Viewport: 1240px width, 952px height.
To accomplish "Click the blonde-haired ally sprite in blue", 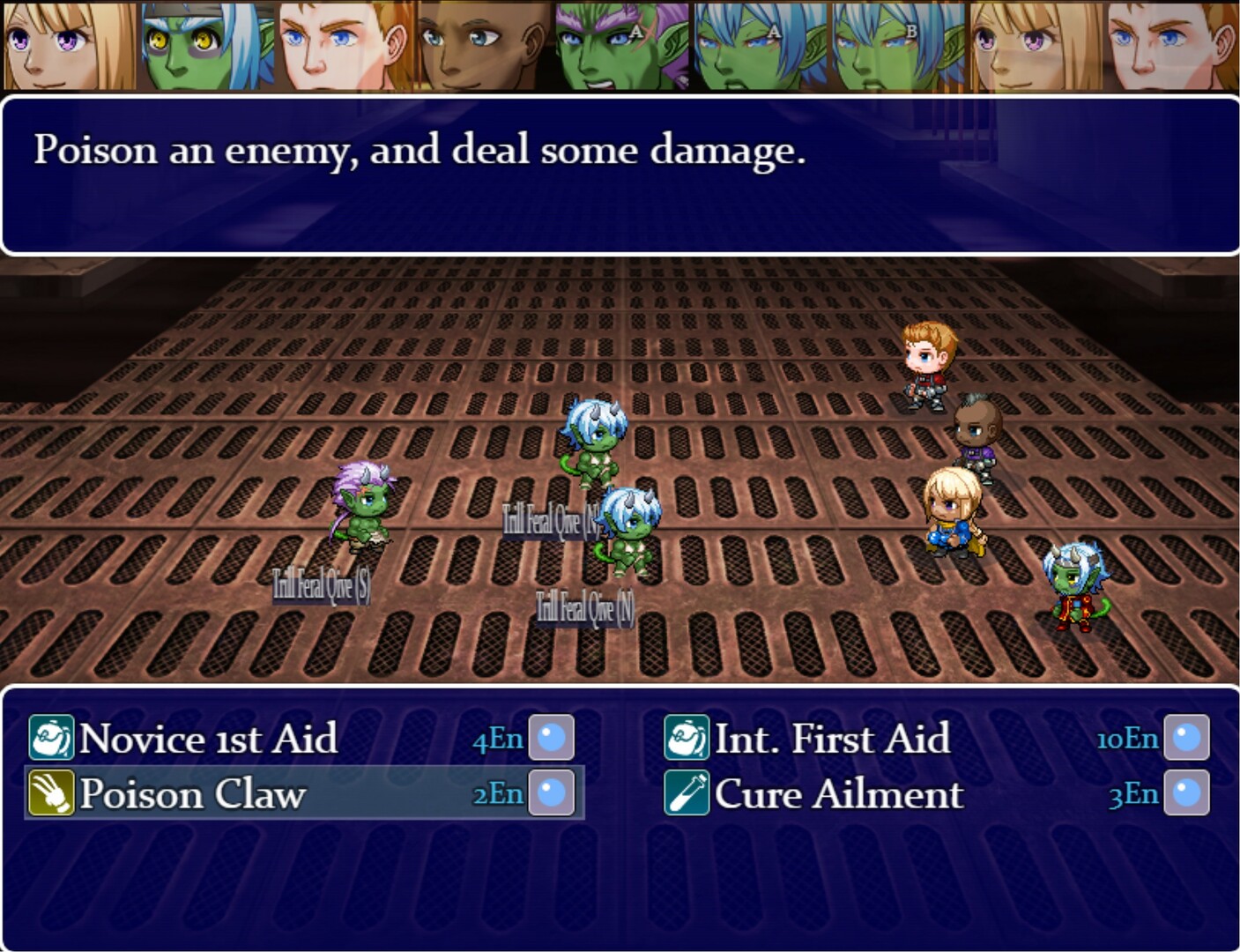I will point(954,516).
